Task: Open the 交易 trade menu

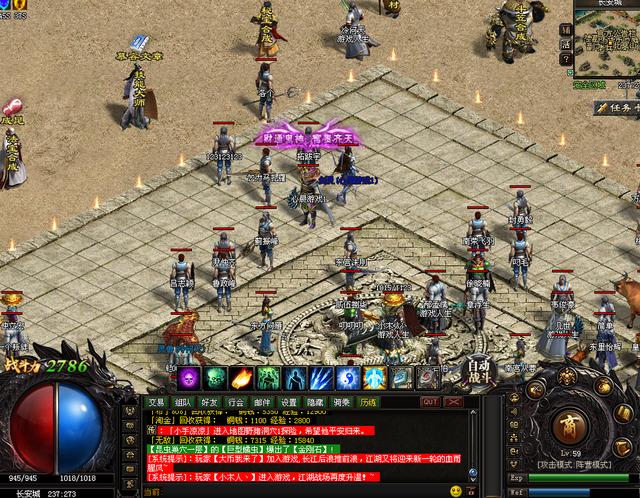Action: [x=157, y=402]
